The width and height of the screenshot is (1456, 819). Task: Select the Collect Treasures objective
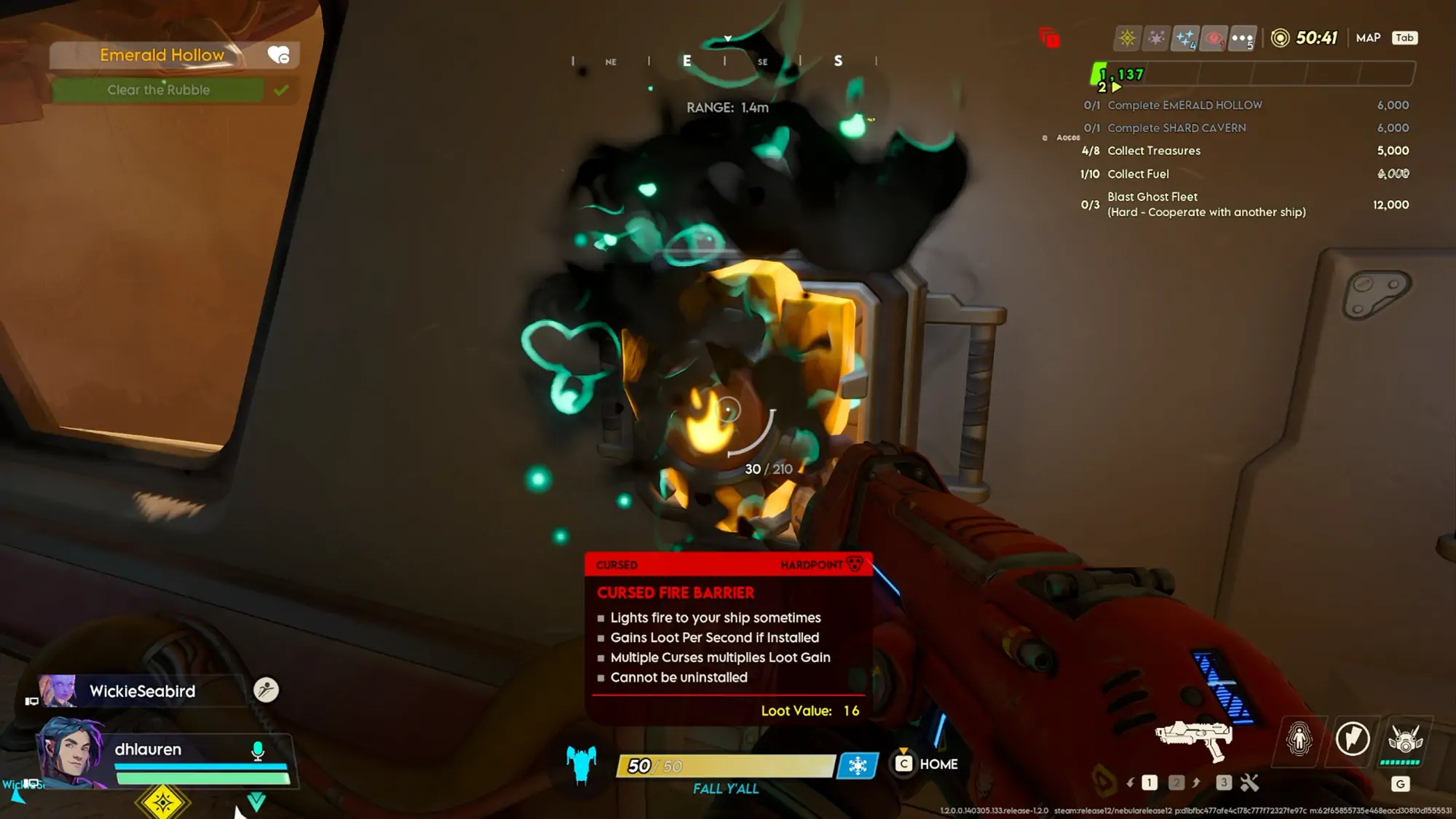click(x=1154, y=151)
